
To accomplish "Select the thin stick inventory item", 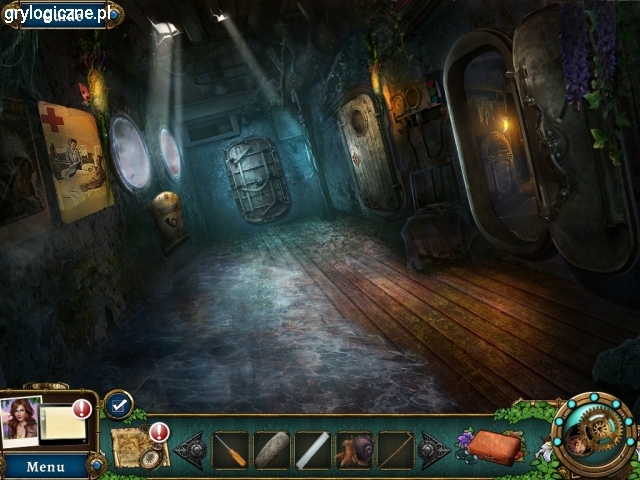I will tap(395, 450).
